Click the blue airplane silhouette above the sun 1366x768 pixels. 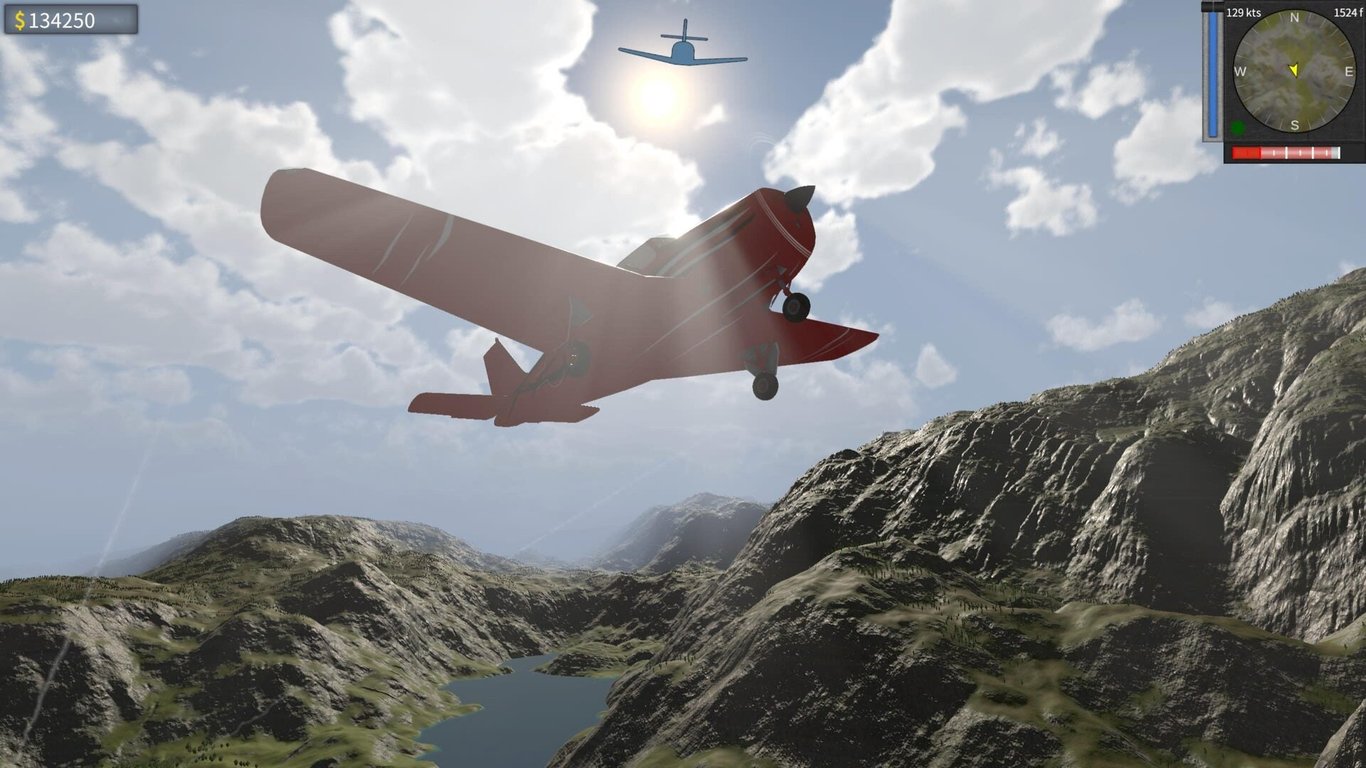(x=683, y=50)
